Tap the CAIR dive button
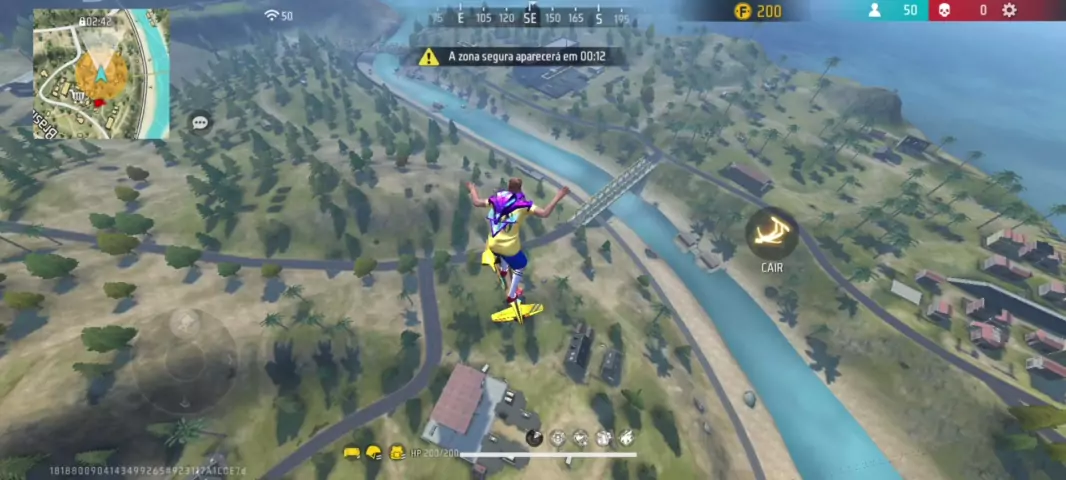1066x480 pixels. 771,233
